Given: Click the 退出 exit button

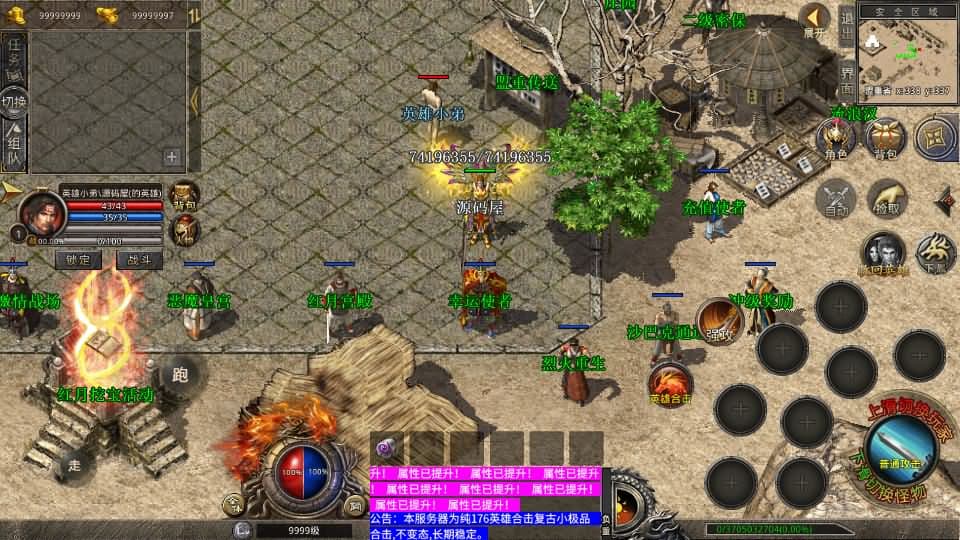Looking at the screenshot, I should pyautogui.click(x=847, y=23).
